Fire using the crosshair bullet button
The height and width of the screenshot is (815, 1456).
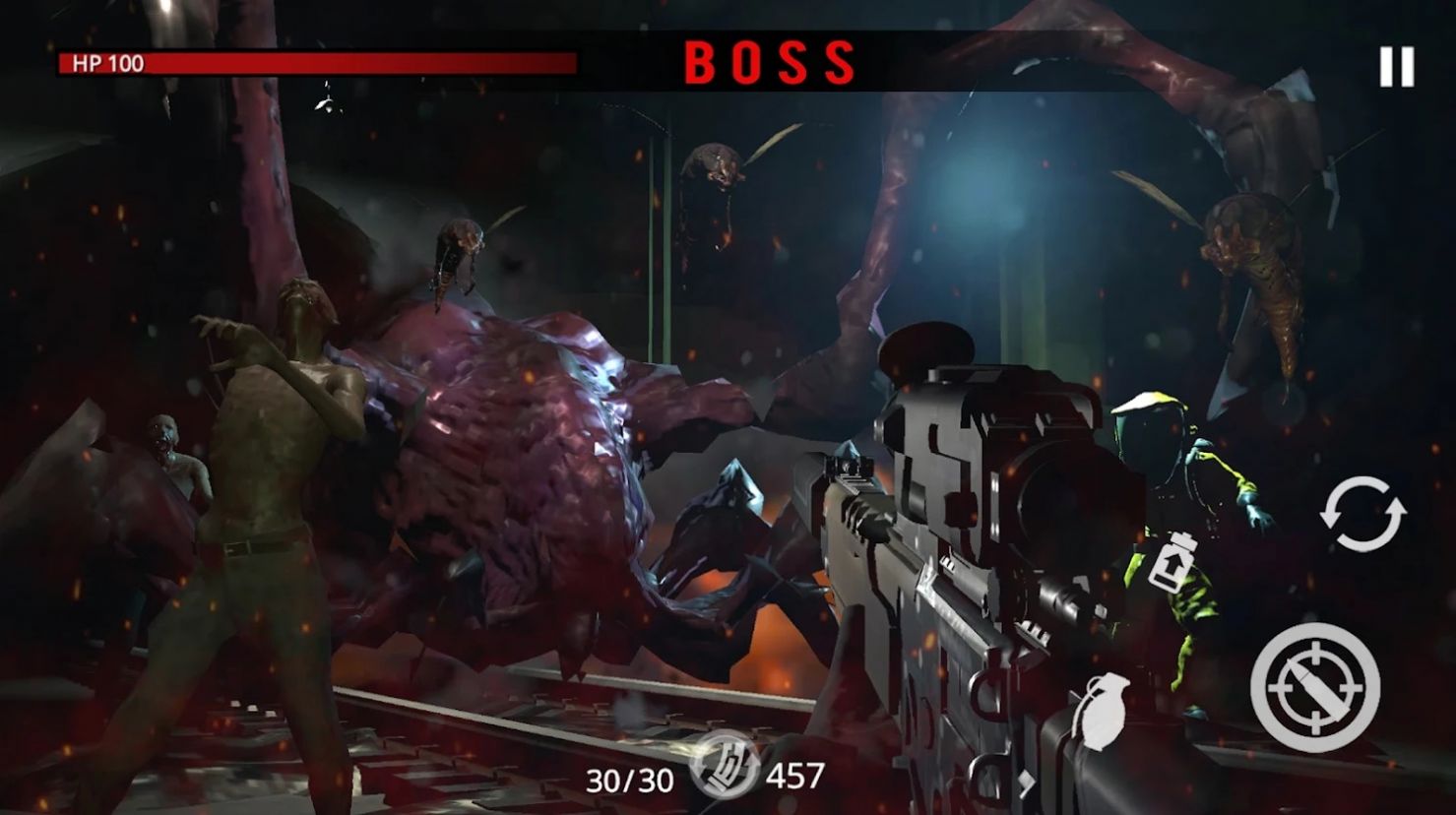(1315, 687)
